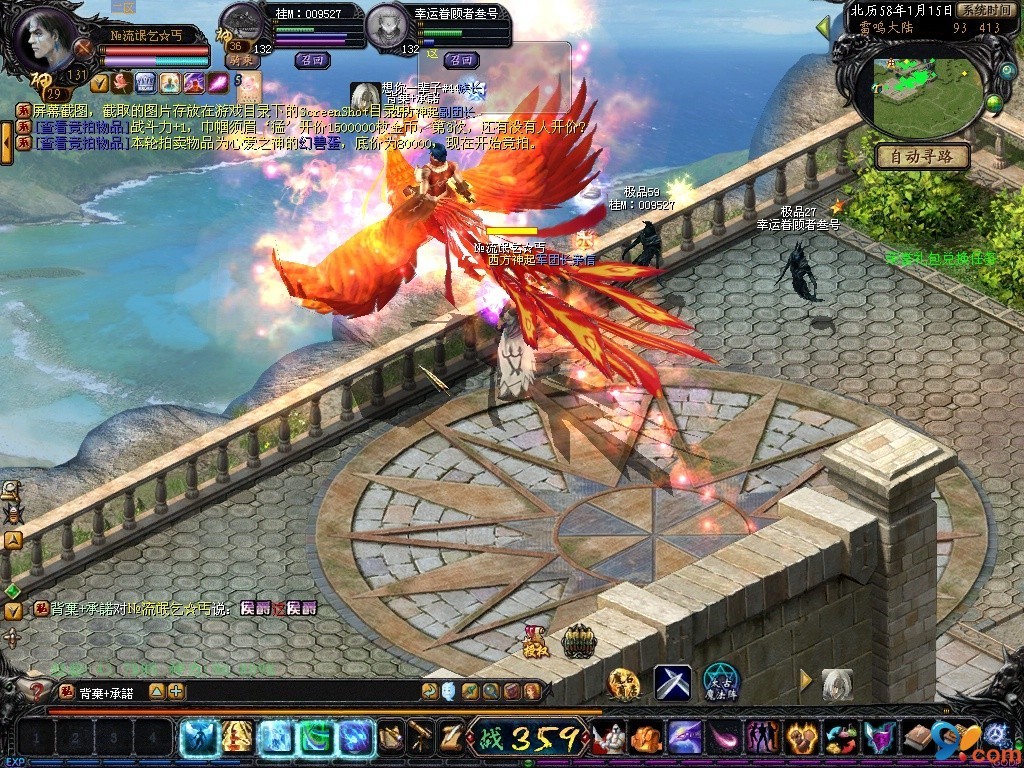Open the chat emoticon face picker
Viewport: 1024px width, 768px height.
(x=449, y=690)
